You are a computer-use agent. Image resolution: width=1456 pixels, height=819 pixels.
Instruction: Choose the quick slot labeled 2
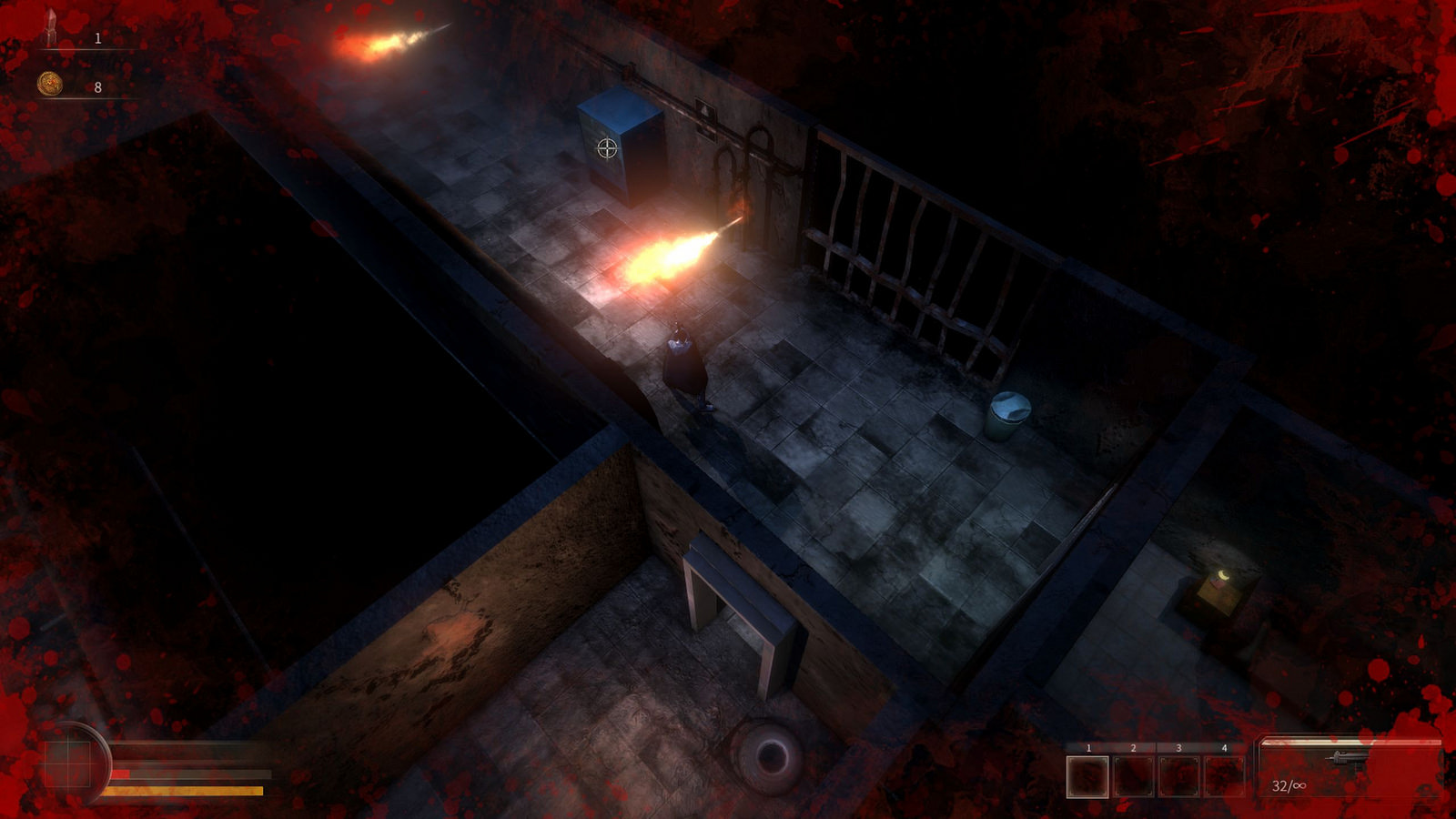pos(1133,776)
